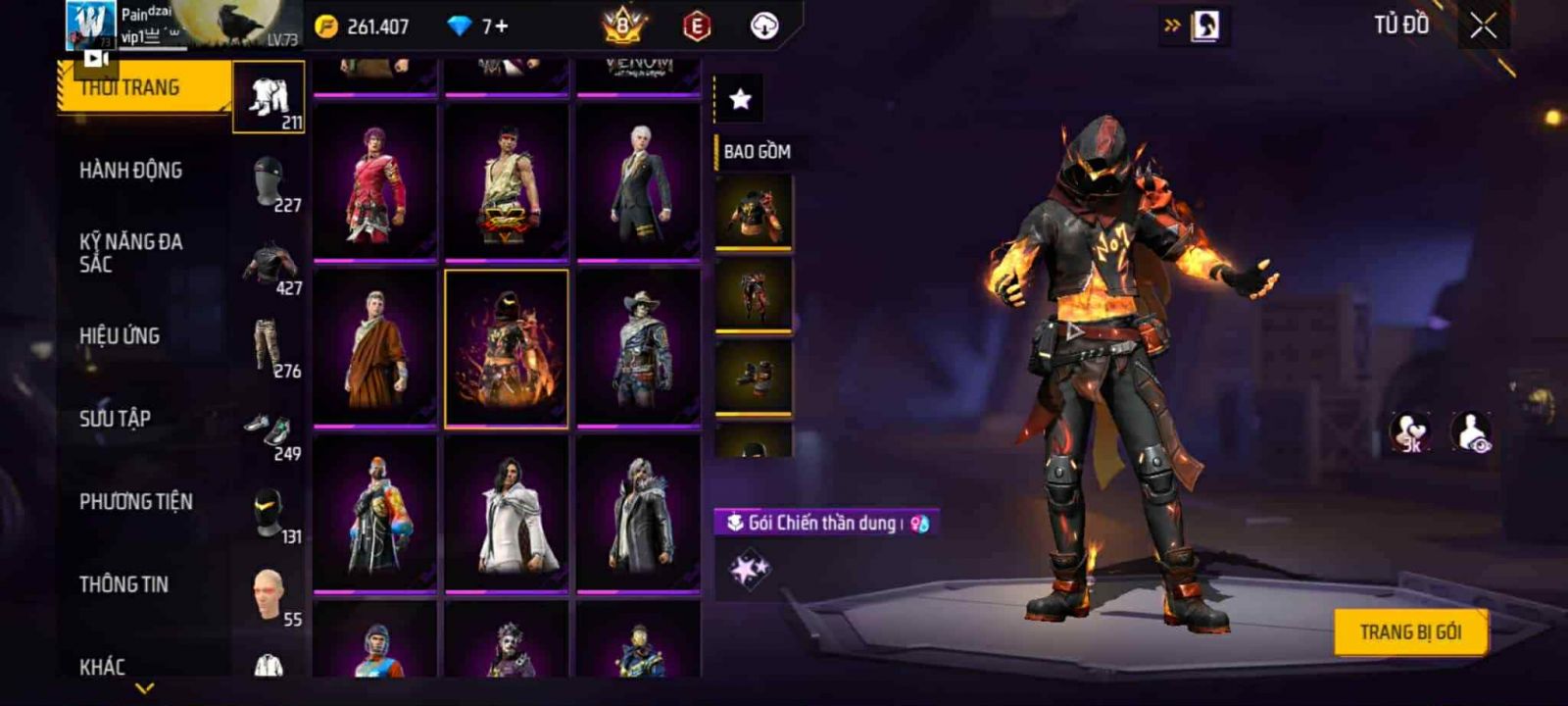Choose the white-haired black suit outfit
This screenshot has width=1568, height=706.
click(638, 182)
